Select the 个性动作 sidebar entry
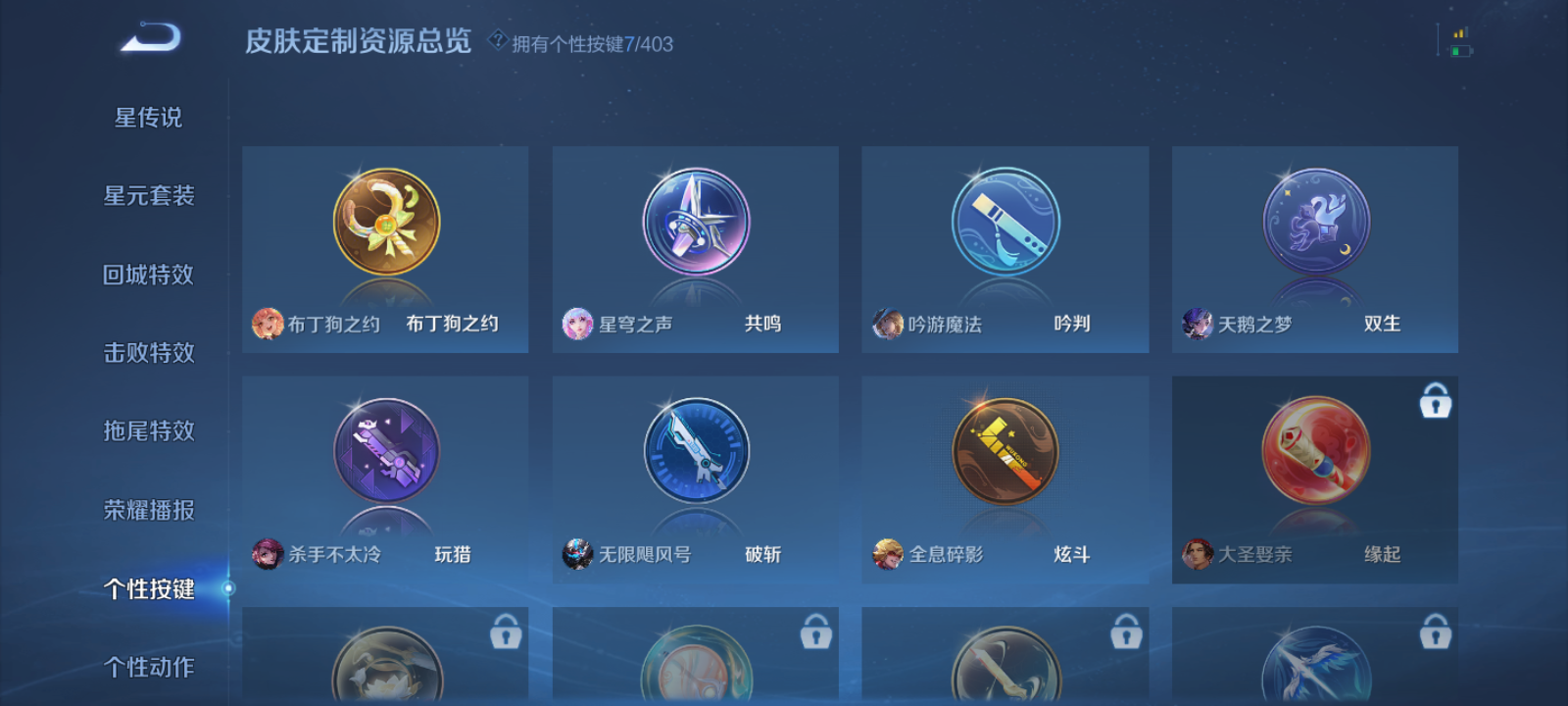The height and width of the screenshot is (706, 1568). [152, 667]
